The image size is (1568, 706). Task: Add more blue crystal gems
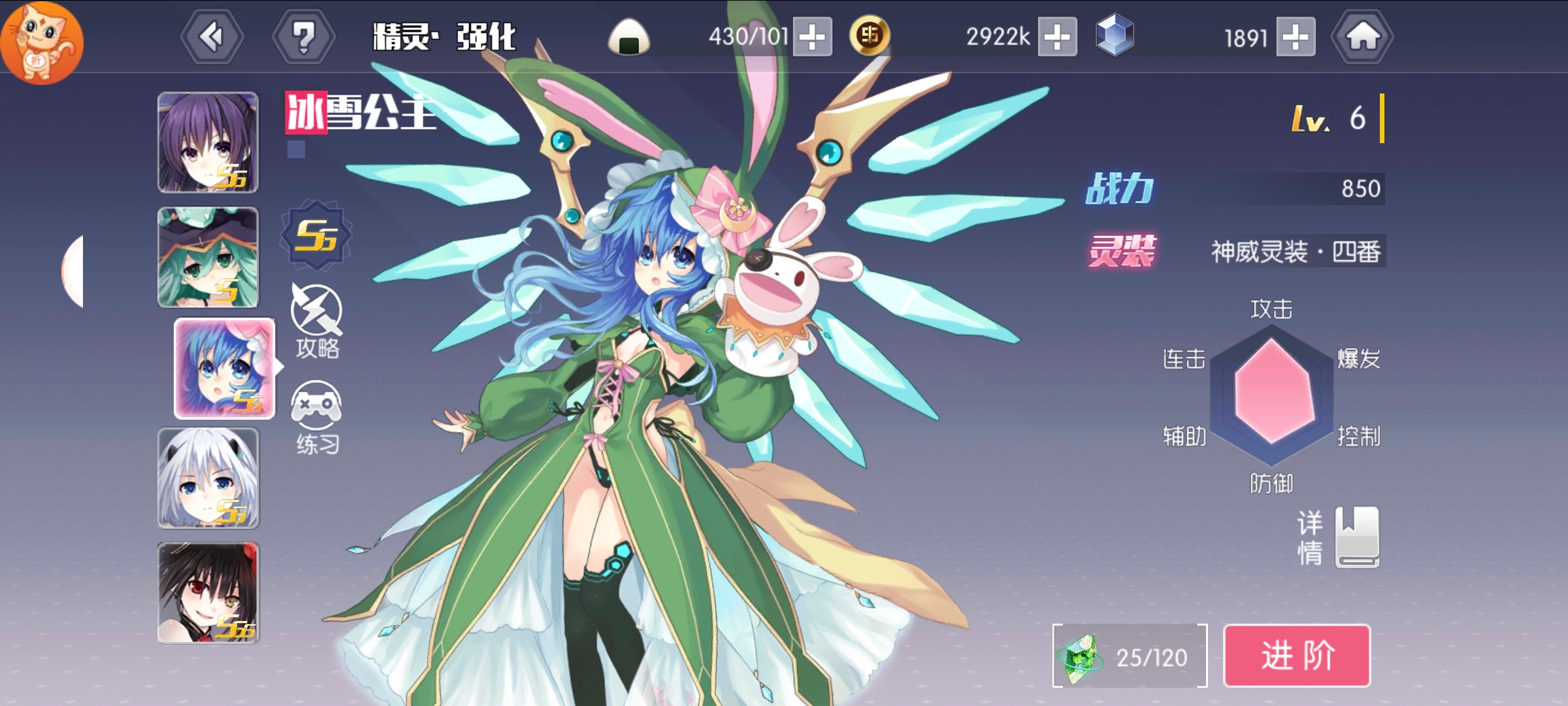[1296, 37]
